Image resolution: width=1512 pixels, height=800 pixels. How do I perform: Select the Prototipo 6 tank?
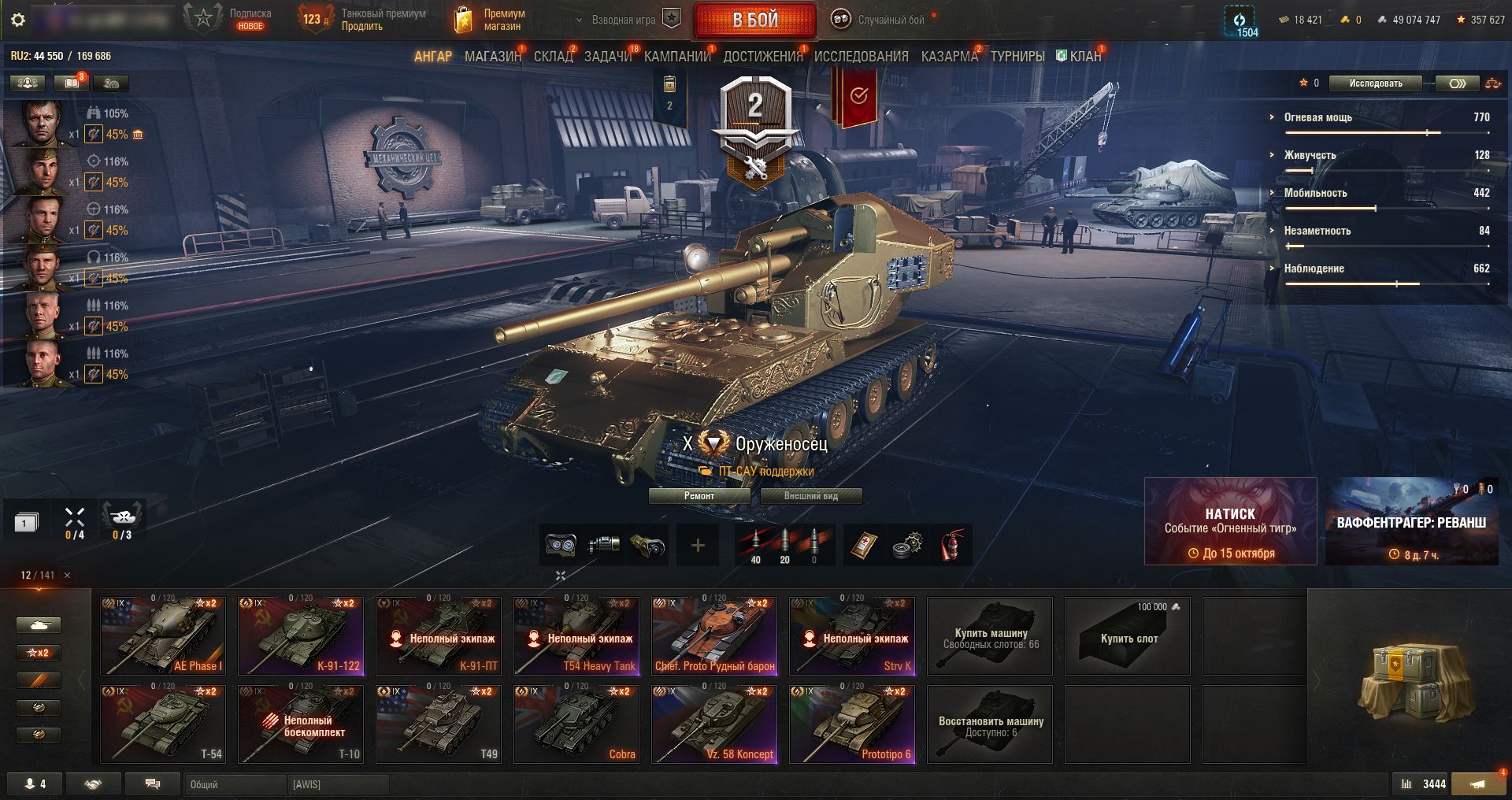click(852, 724)
